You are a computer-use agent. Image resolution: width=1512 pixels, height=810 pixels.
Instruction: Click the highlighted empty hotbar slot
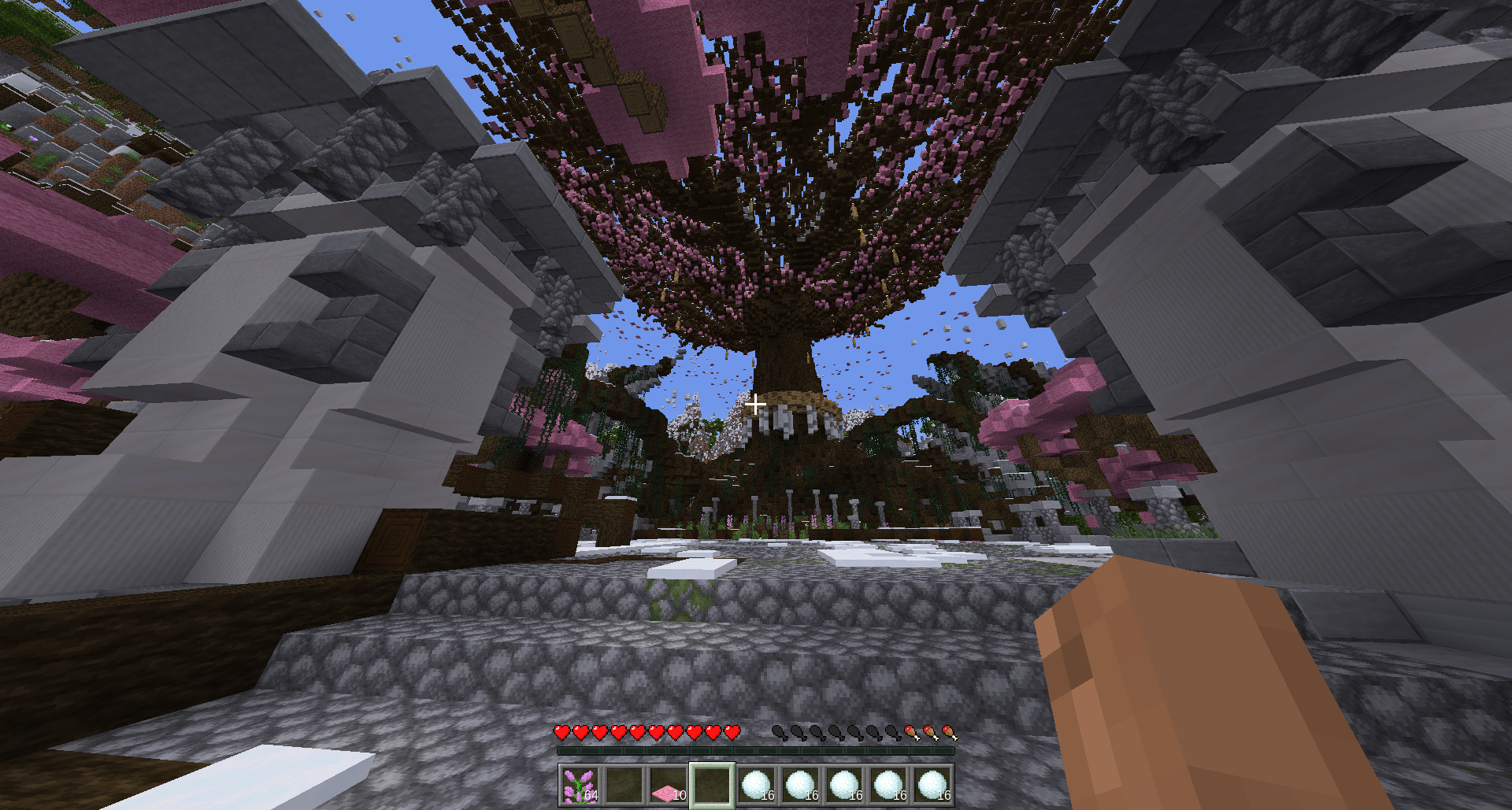[x=712, y=786]
